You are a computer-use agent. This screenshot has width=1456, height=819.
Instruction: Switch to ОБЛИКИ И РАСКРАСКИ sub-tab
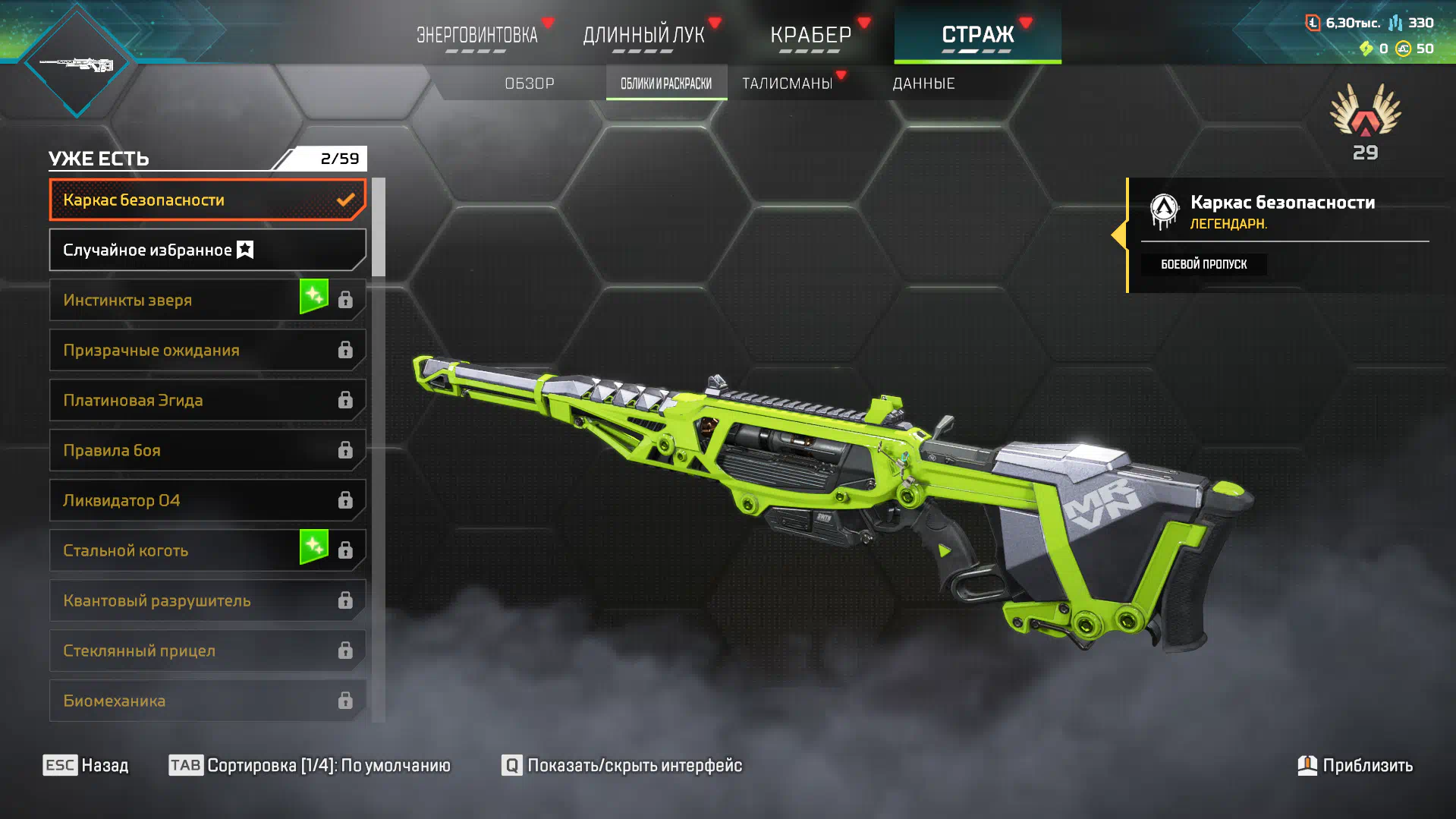pos(666,83)
